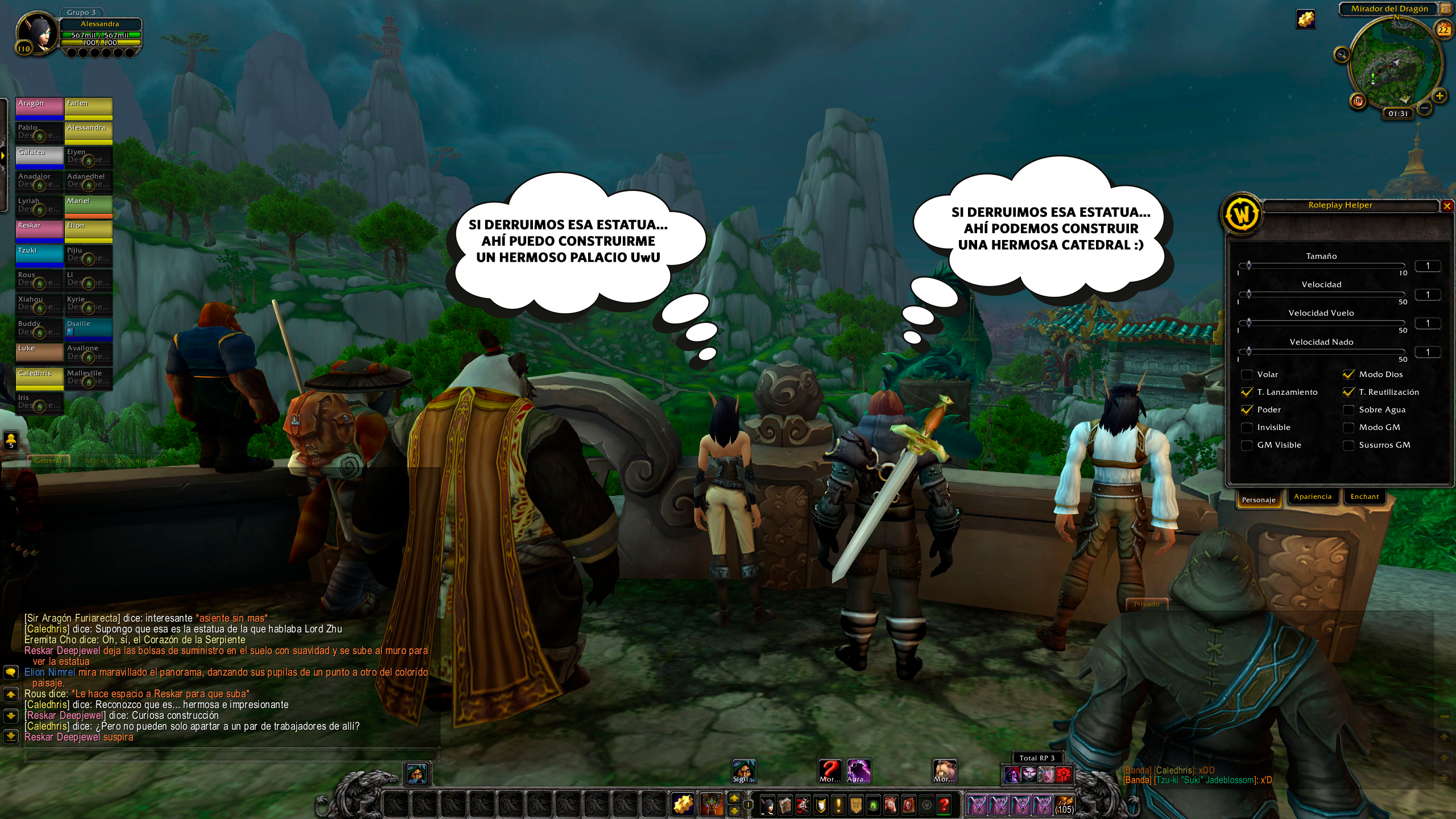Viewport: 1456px width, 819px height.
Task: Toggle the Invisible checkbox
Action: [x=1247, y=428]
